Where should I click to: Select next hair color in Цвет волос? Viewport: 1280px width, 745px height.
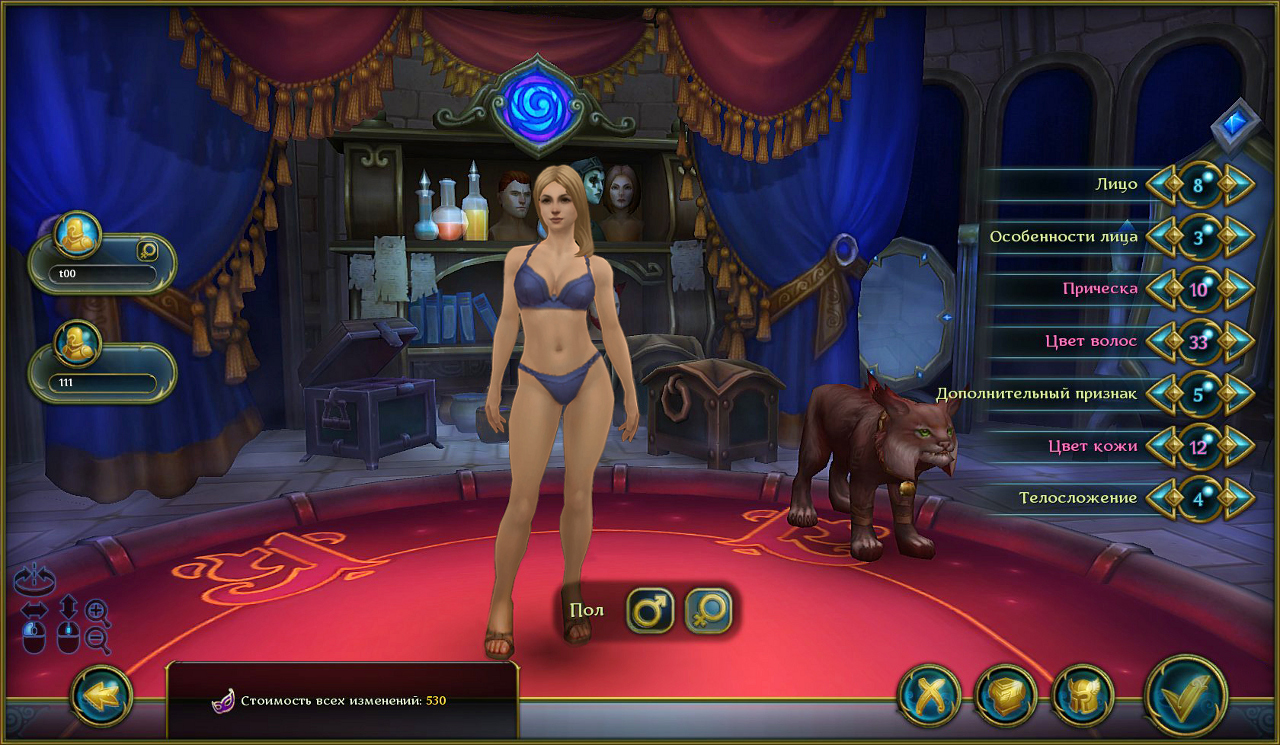click(x=1238, y=341)
